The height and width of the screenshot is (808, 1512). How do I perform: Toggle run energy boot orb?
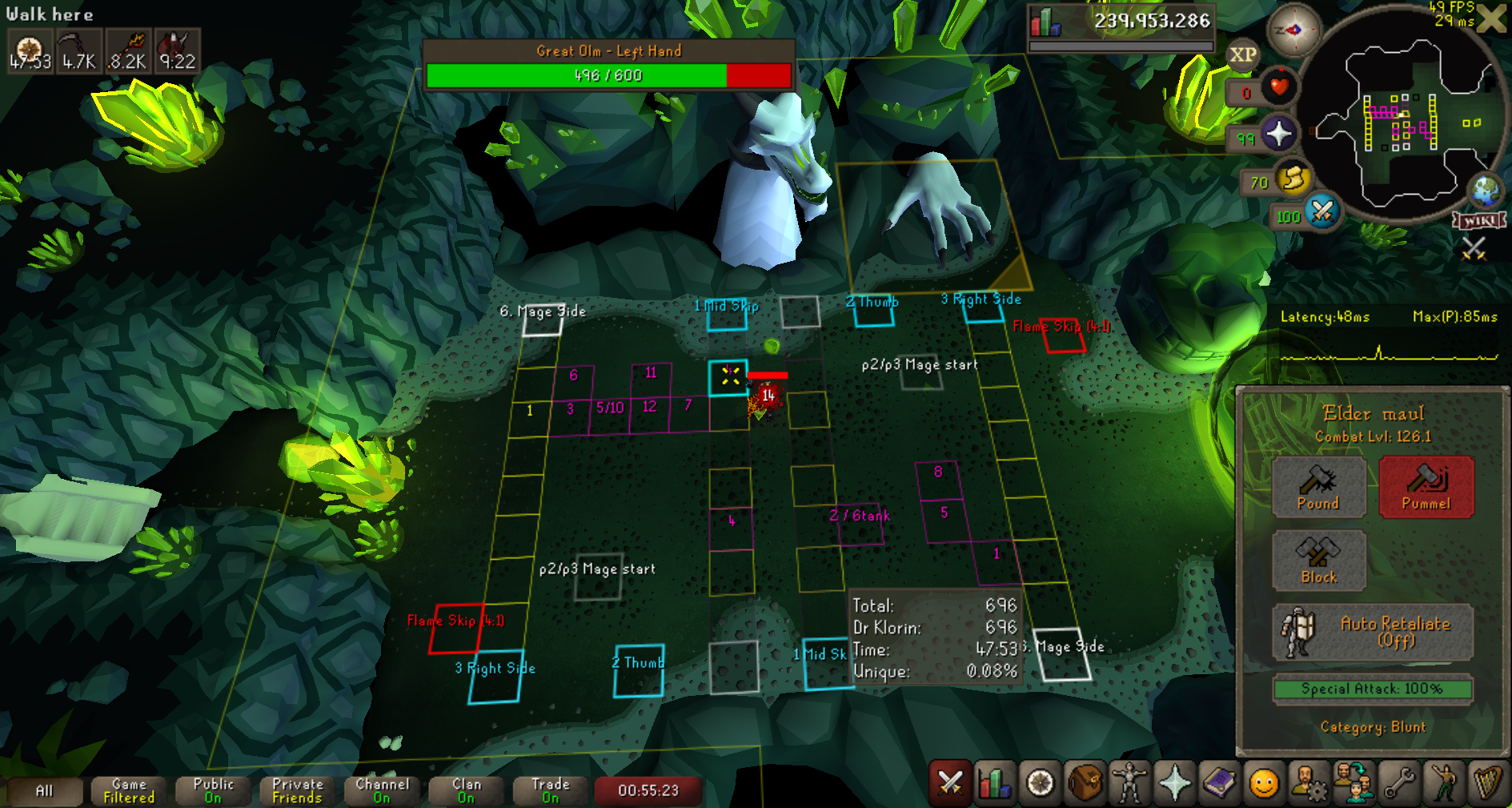coord(1293,179)
